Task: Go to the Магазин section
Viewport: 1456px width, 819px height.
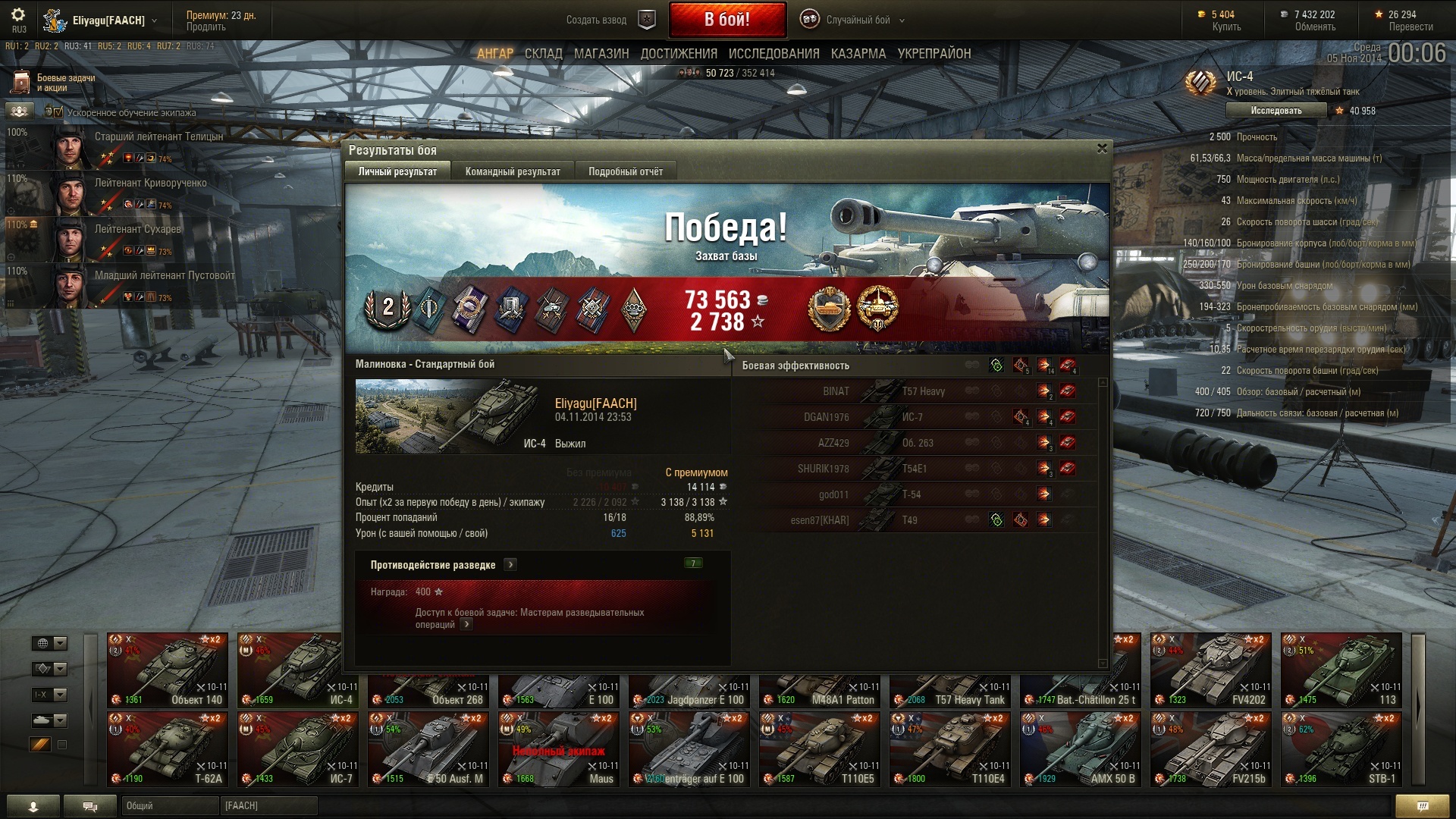Action: [x=601, y=54]
